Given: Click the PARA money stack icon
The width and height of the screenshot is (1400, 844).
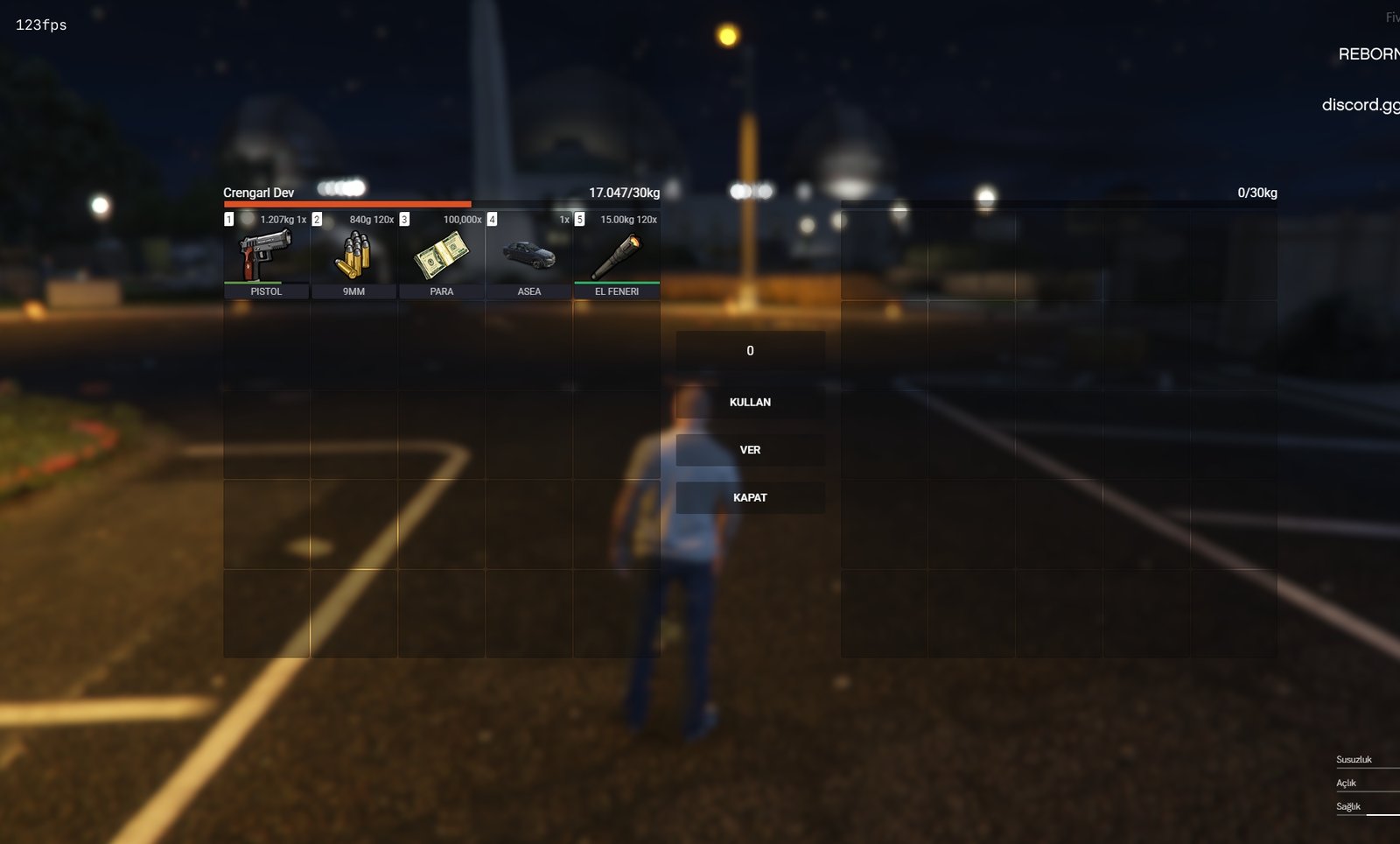Looking at the screenshot, I should pyautogui.click(x=441, y=253).
